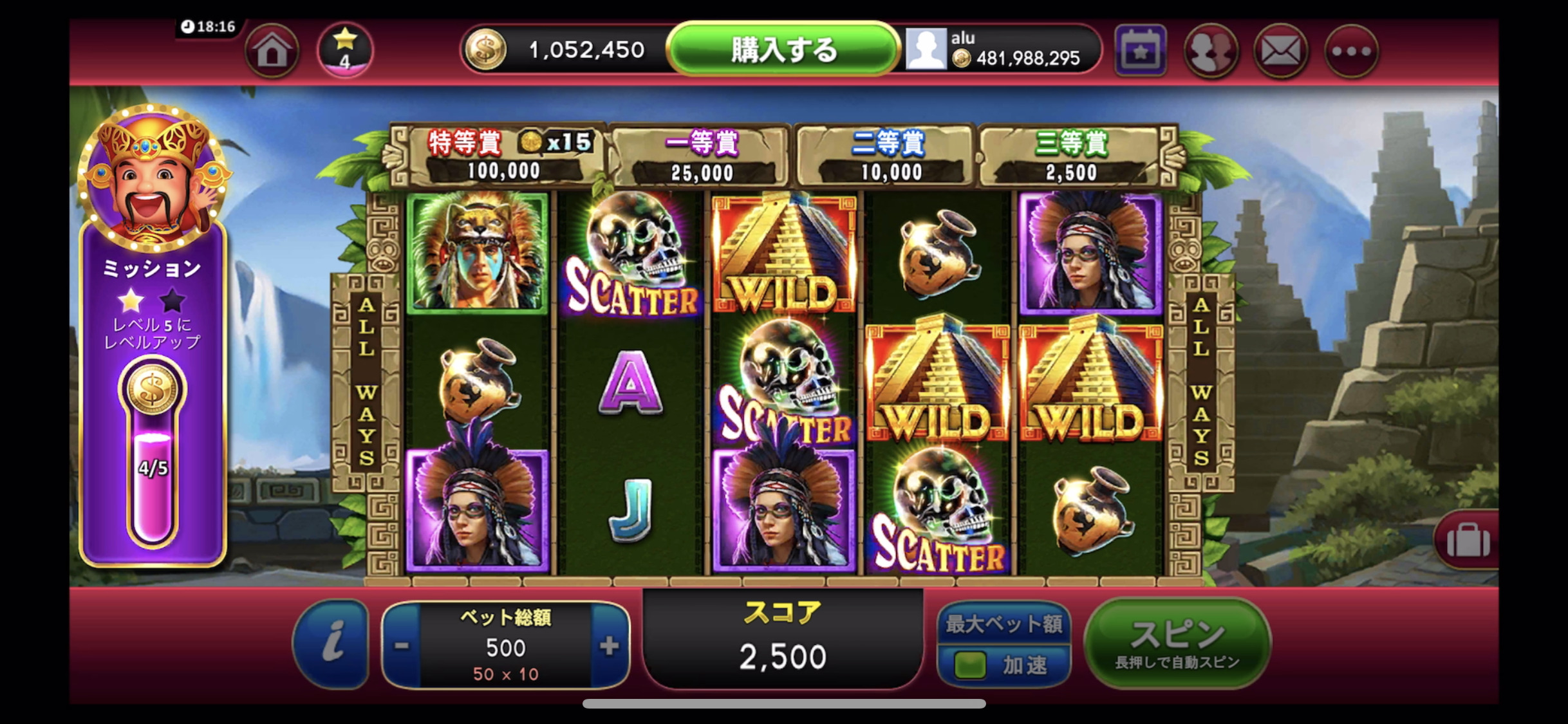This screenshot has height=724, width=1568.
Task: Open the mail inbox
Action: tap(1281, 51)
